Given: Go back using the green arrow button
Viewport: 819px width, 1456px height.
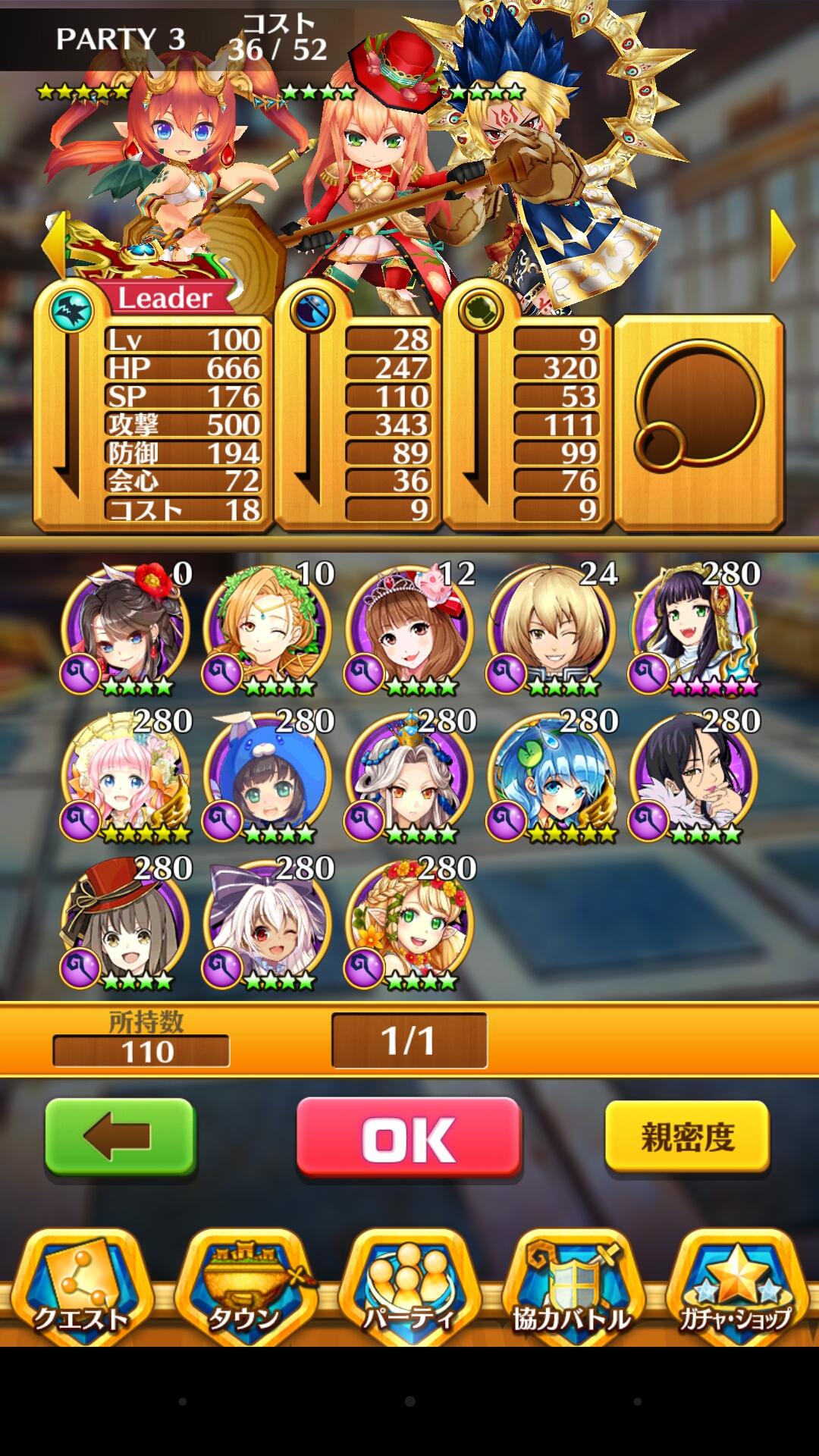Looking at the screenshot, I should tap(120, 1137).
